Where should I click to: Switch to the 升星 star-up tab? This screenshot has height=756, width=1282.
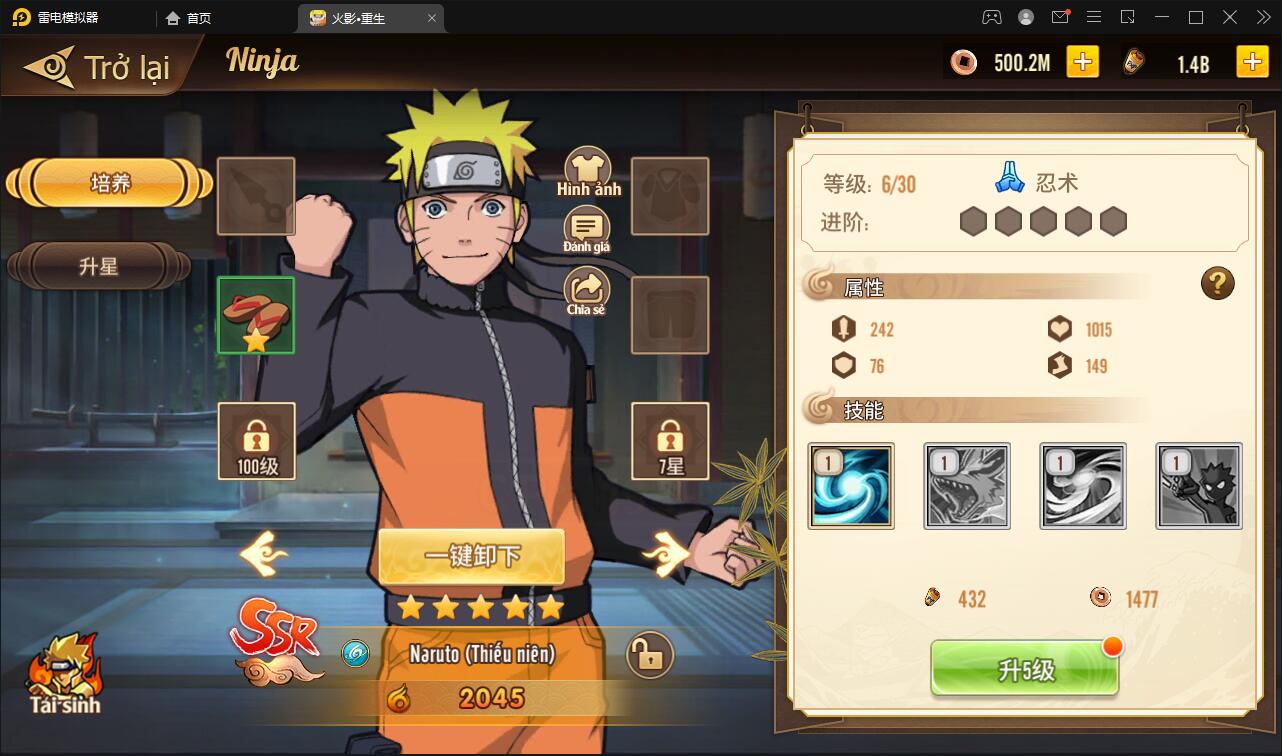tap(99, 266)
